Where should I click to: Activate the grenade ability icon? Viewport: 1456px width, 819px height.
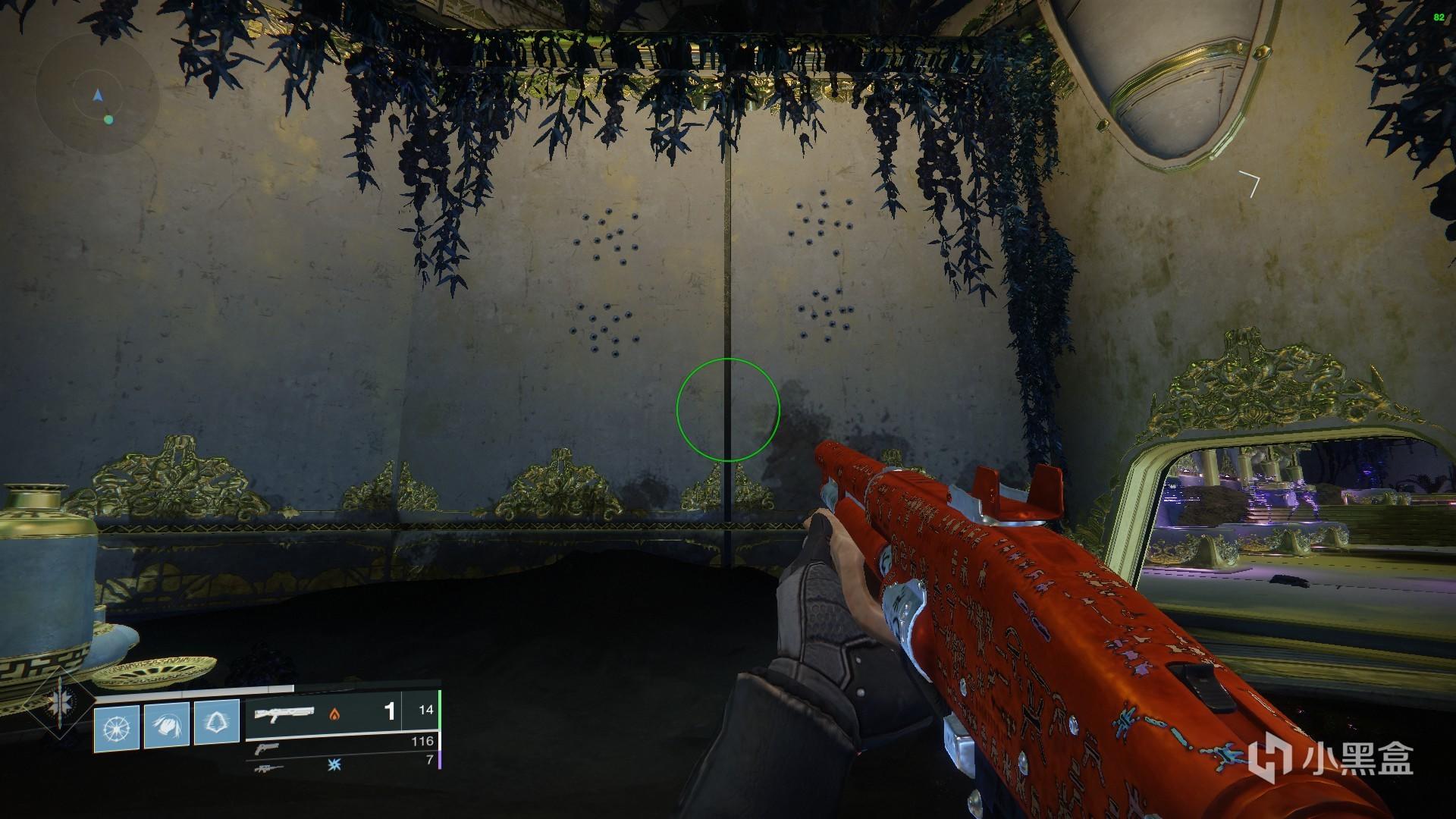point(117,728)
